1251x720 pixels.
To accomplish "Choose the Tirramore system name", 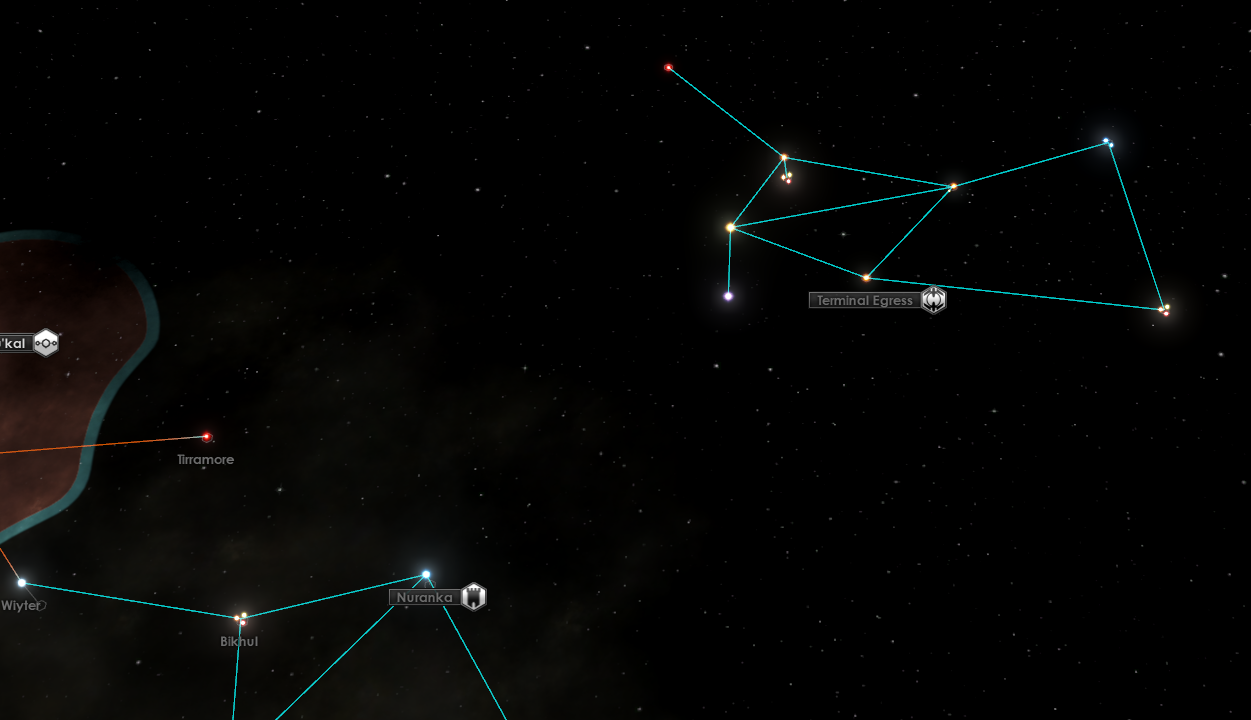I will click(x=206, y=460).
